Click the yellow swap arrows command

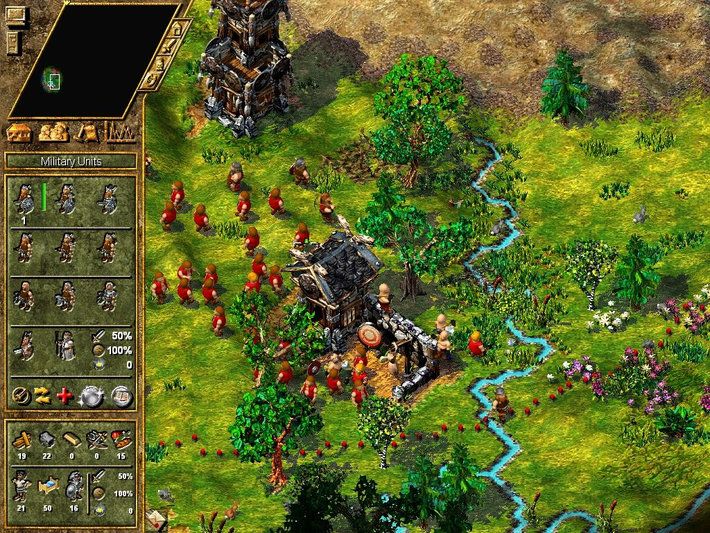pyautogui.click(x=43, y=394)
